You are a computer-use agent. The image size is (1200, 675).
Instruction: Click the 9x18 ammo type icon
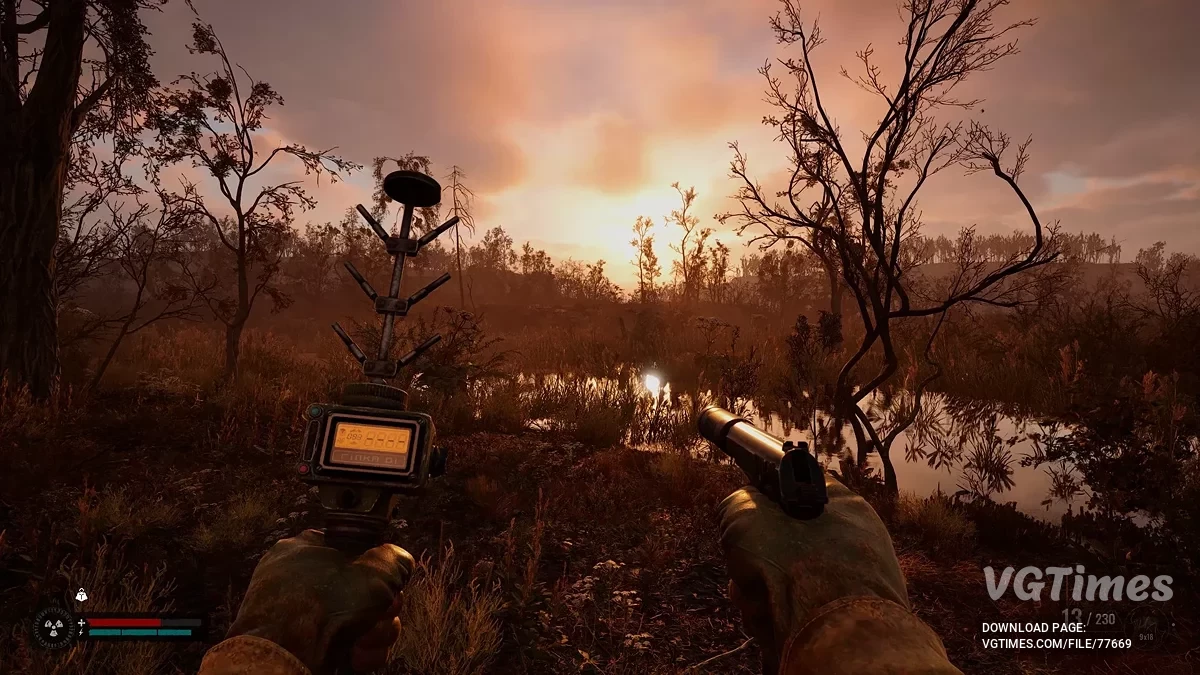coord(1147,623)
